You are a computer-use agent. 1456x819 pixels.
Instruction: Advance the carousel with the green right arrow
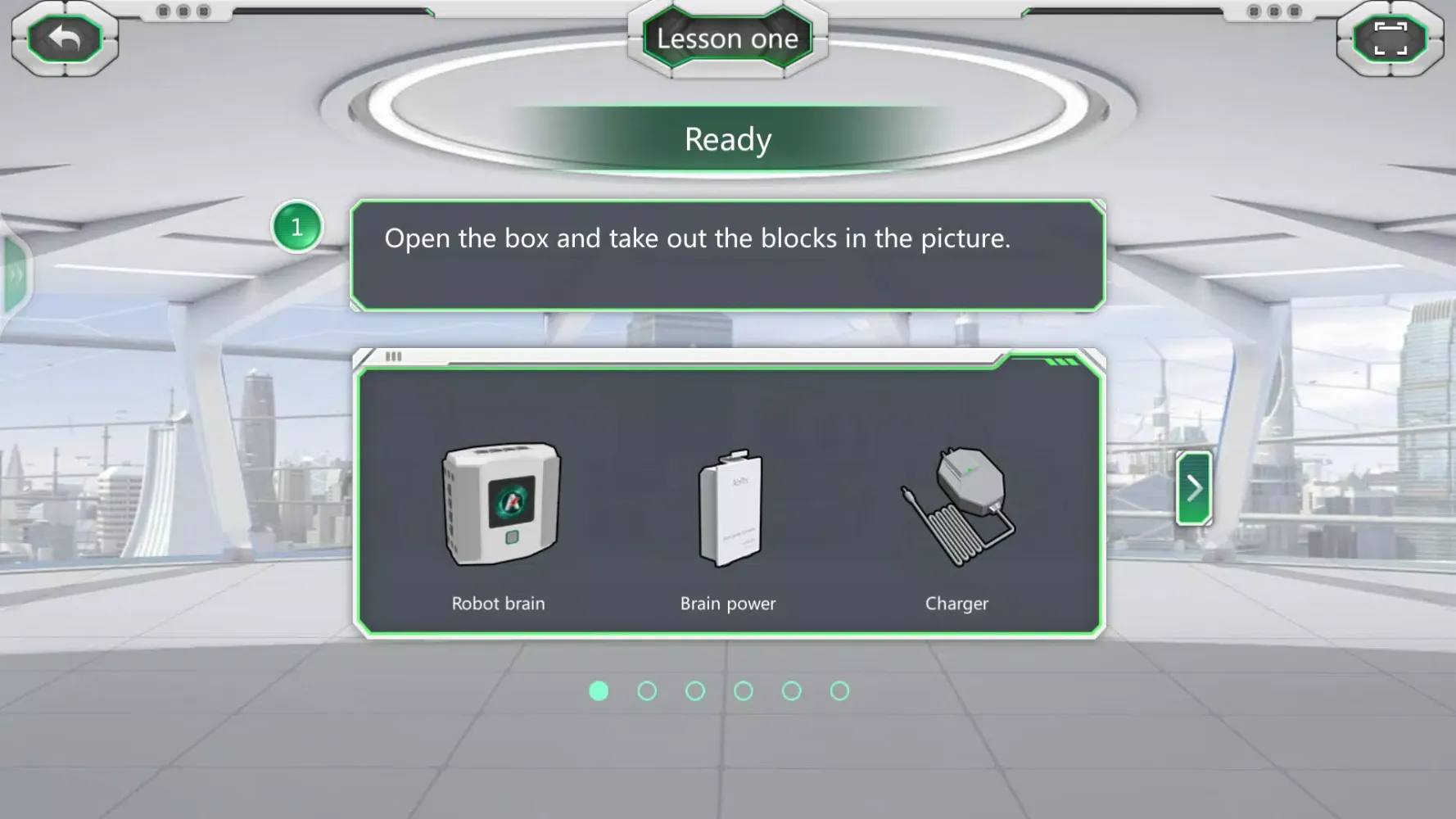(1194, 487)
